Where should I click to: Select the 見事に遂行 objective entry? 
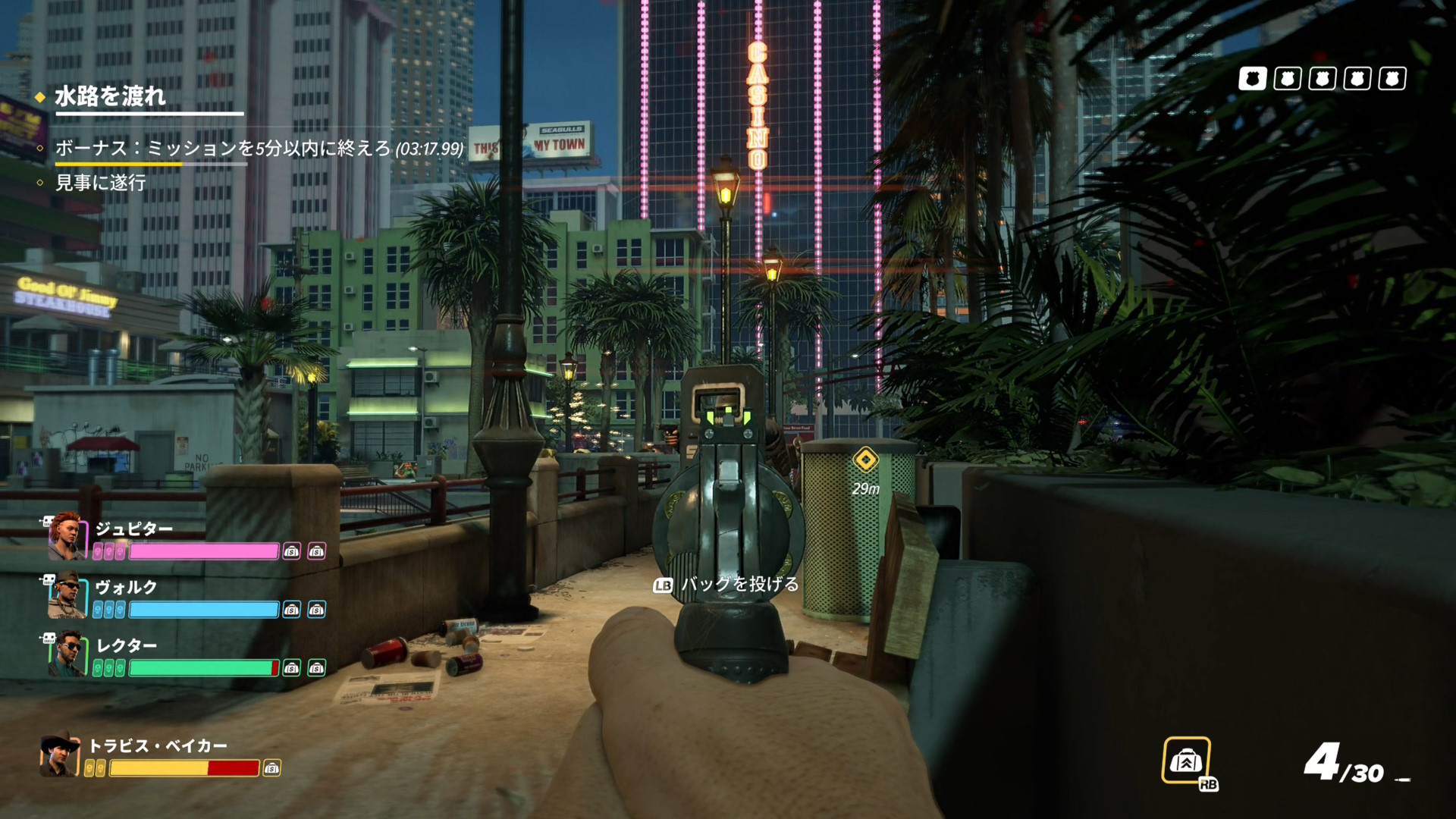click(100, 183)
